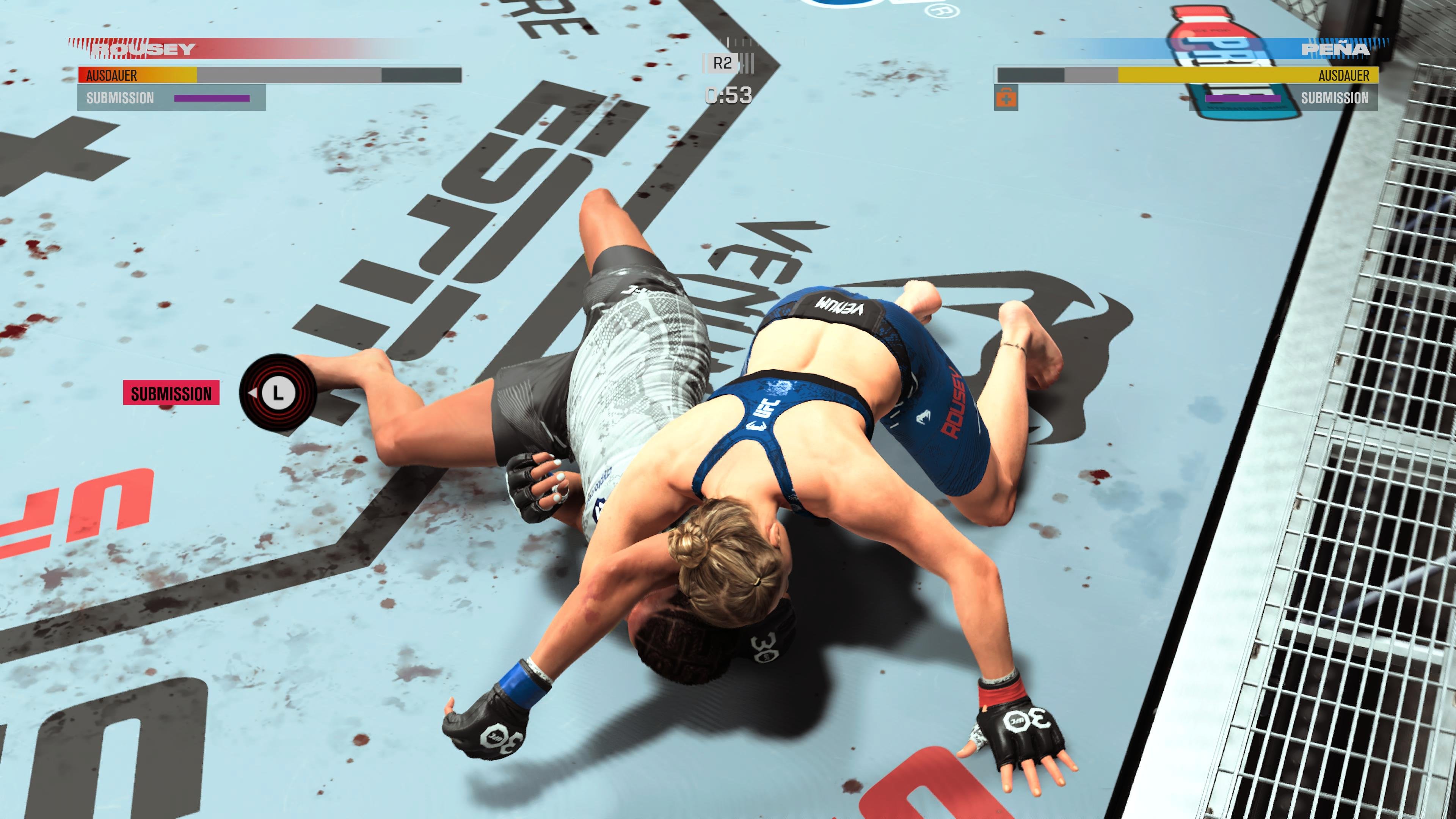Image resolution: width=1456 pixels, height=819 pixels.
Task: Select the PEÑA fighter nameplate
Action: 1334,49
